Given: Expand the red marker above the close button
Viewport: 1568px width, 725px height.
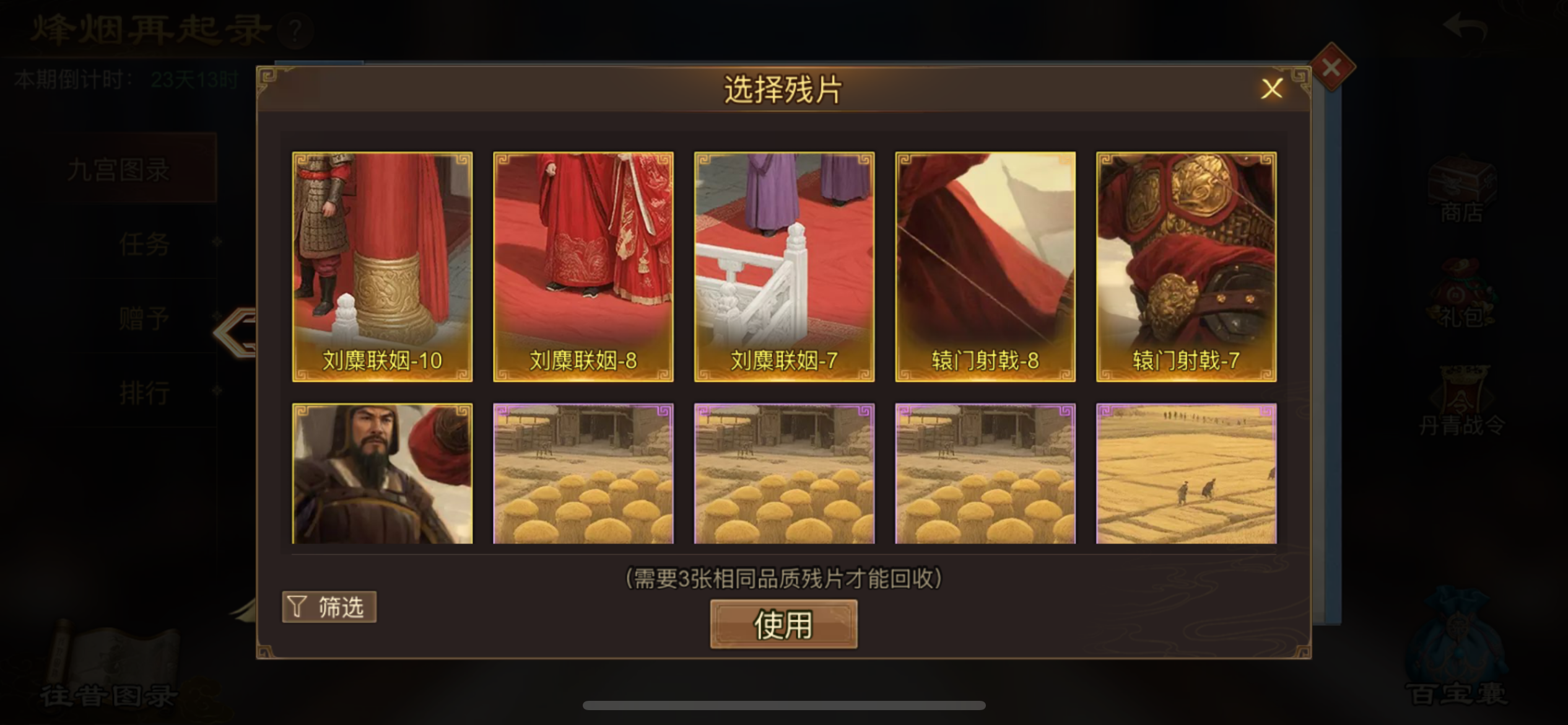Looking at the screenshot, I should point(1331,68).
